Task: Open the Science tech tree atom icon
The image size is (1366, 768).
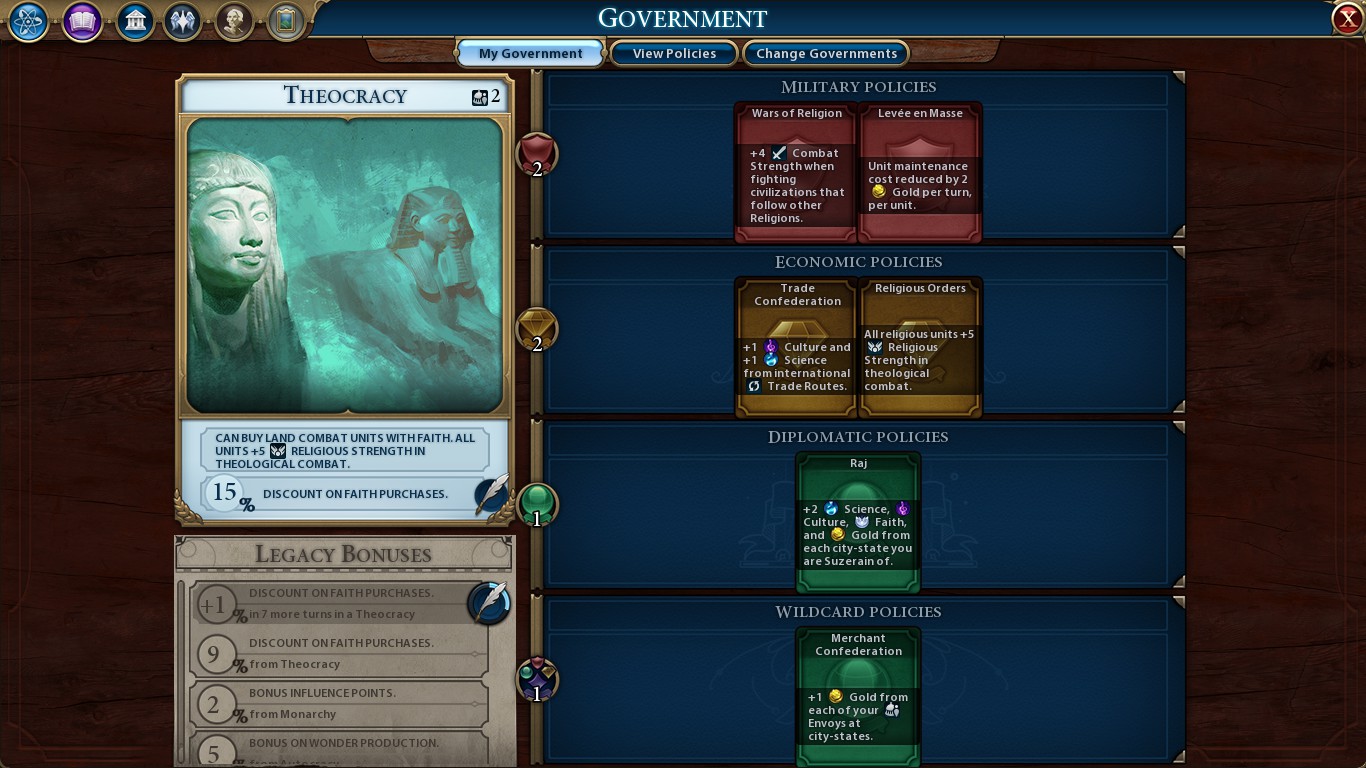Action: click(27, 22)
